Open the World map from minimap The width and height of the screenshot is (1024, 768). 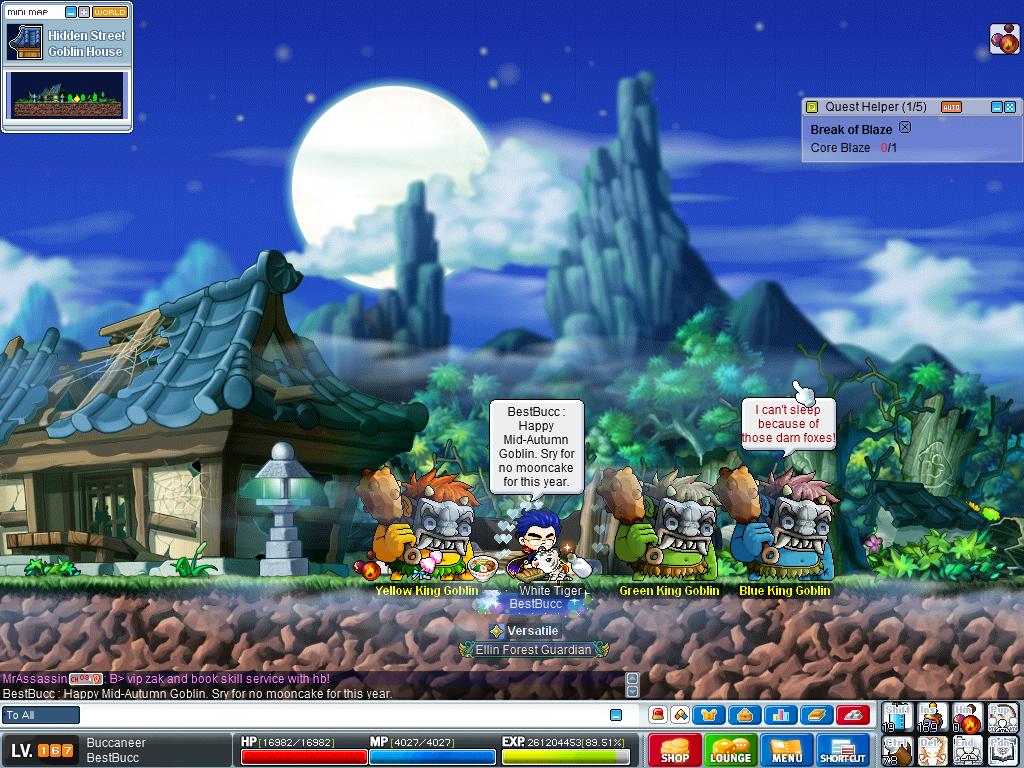[110, 12]
